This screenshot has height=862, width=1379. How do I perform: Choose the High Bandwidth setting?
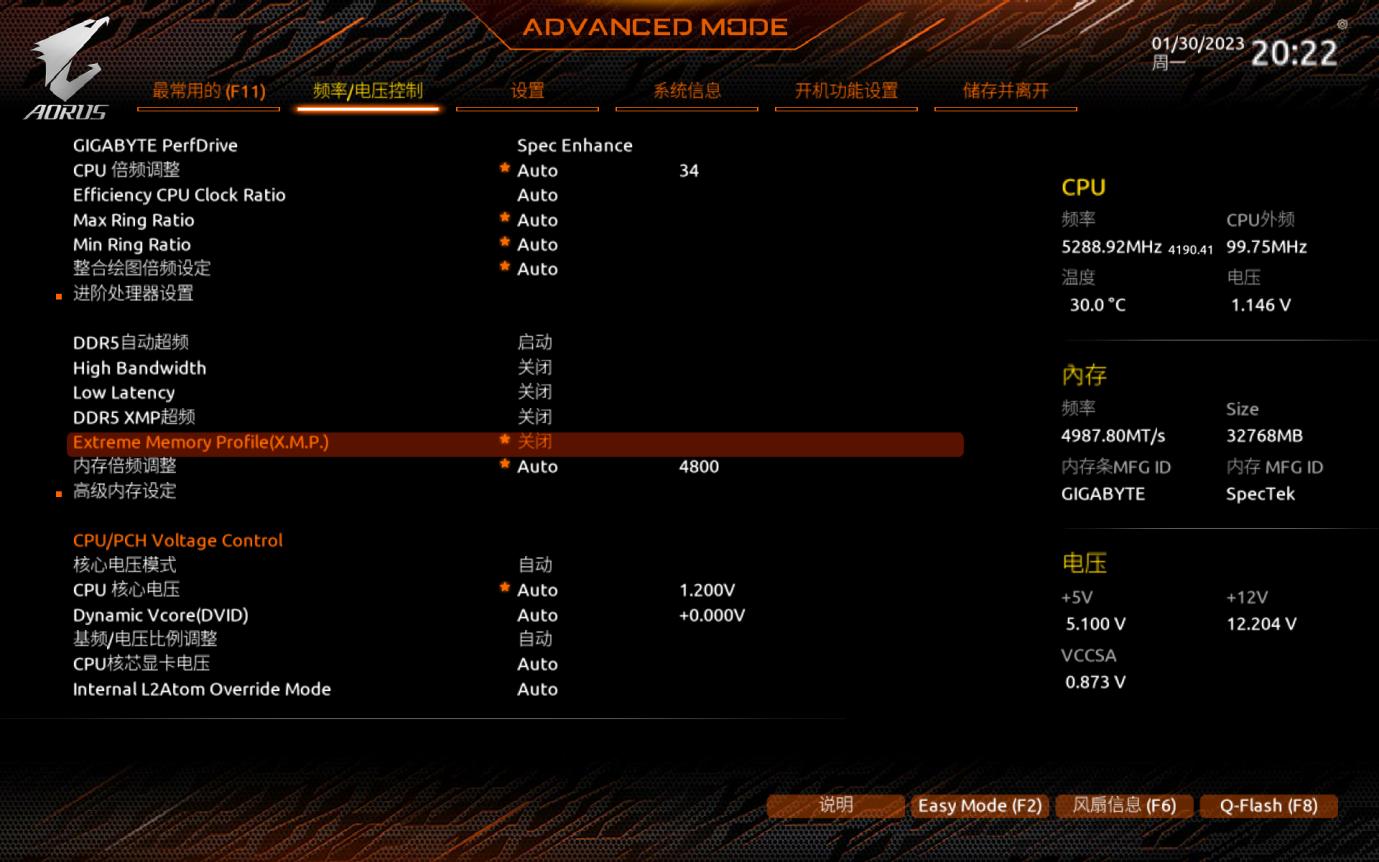(139, 368)
